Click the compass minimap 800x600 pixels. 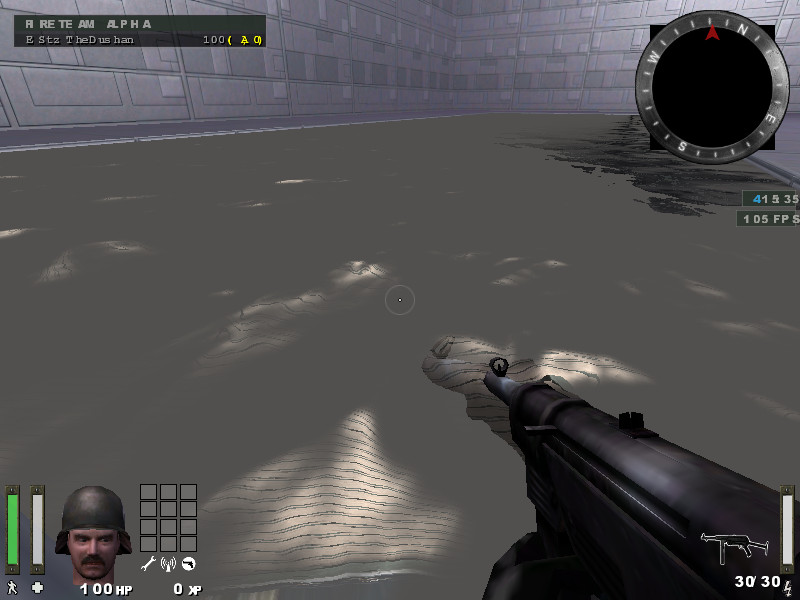(712, 90)
